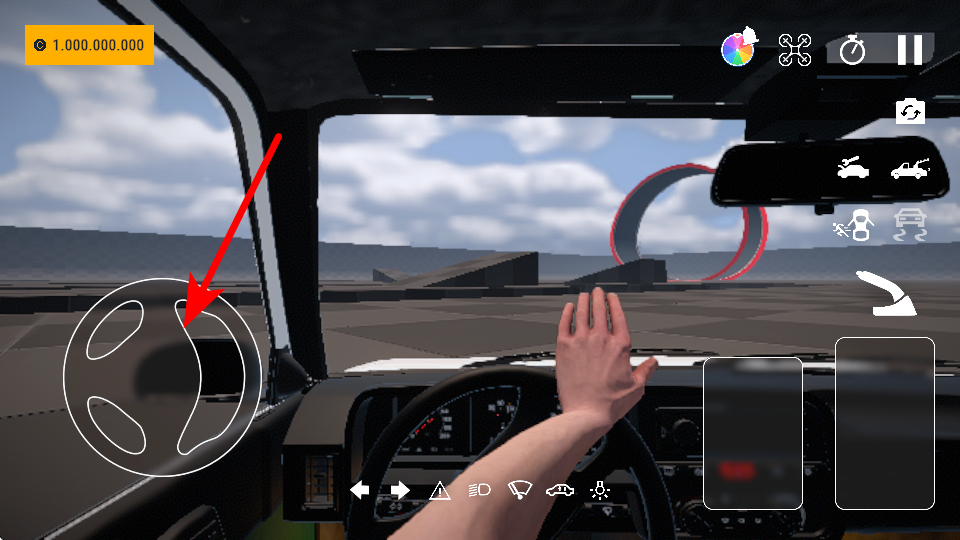Pause the game
The image size is (960, 540).
pos(910,49)
